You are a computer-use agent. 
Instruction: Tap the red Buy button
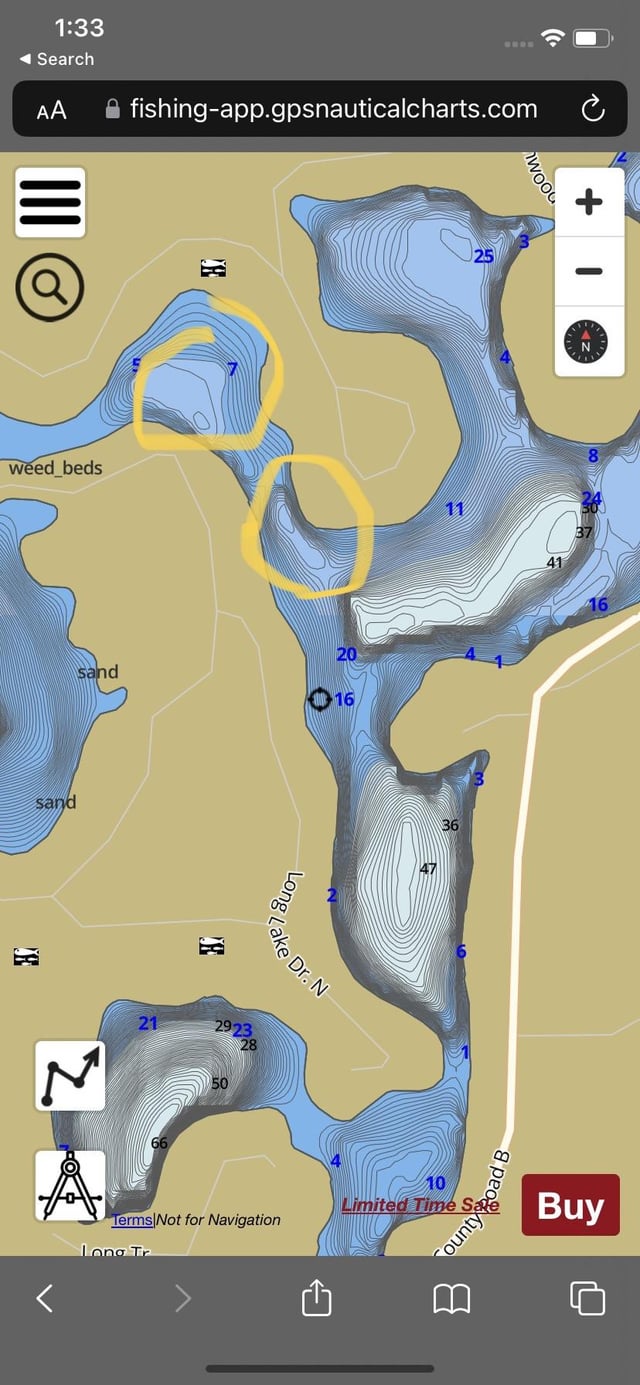click(570, 1206)
